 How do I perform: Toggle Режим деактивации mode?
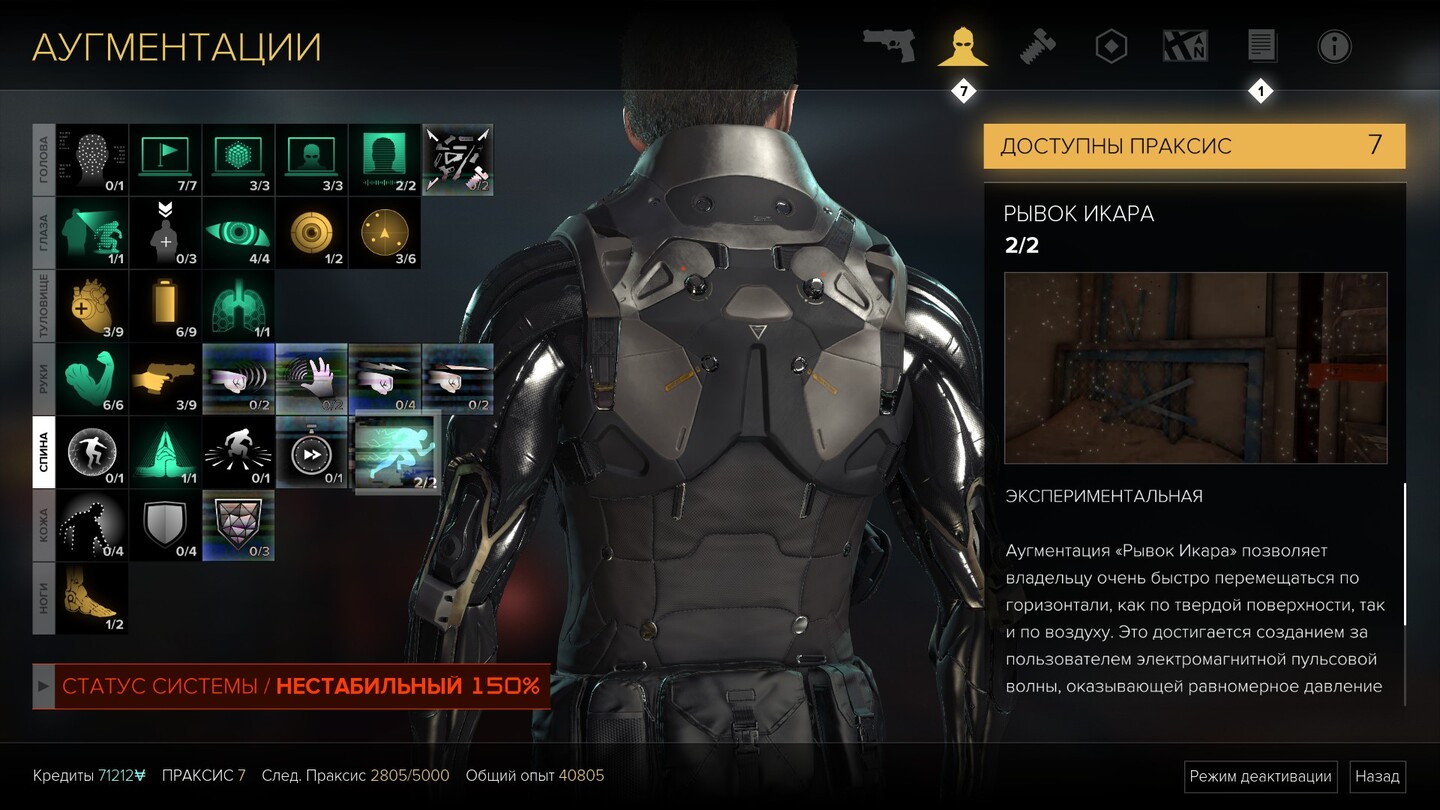[x=1261, y=776]
